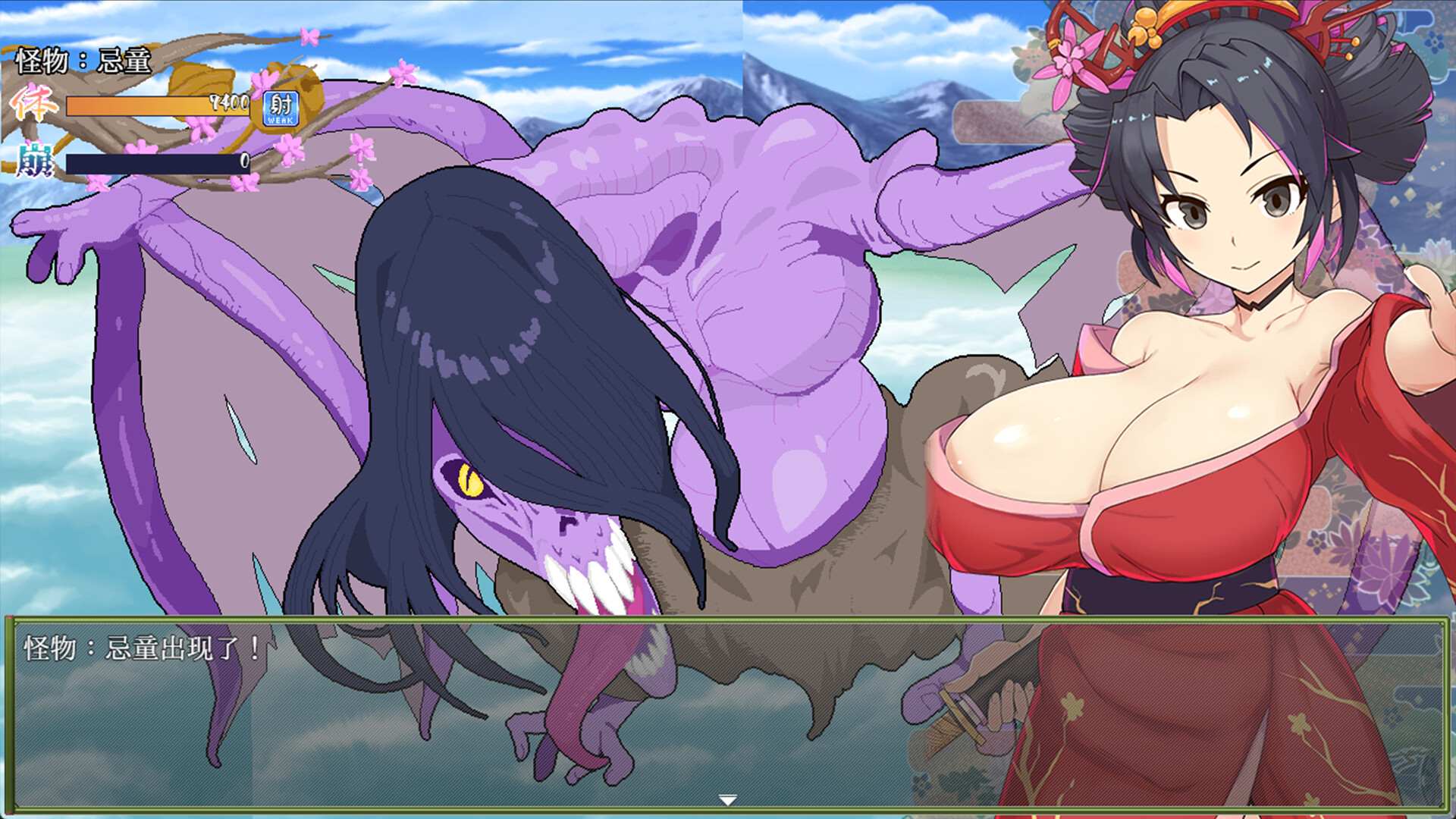Click the break gauge value 0
1456x819 pixels.
point(244,161)
